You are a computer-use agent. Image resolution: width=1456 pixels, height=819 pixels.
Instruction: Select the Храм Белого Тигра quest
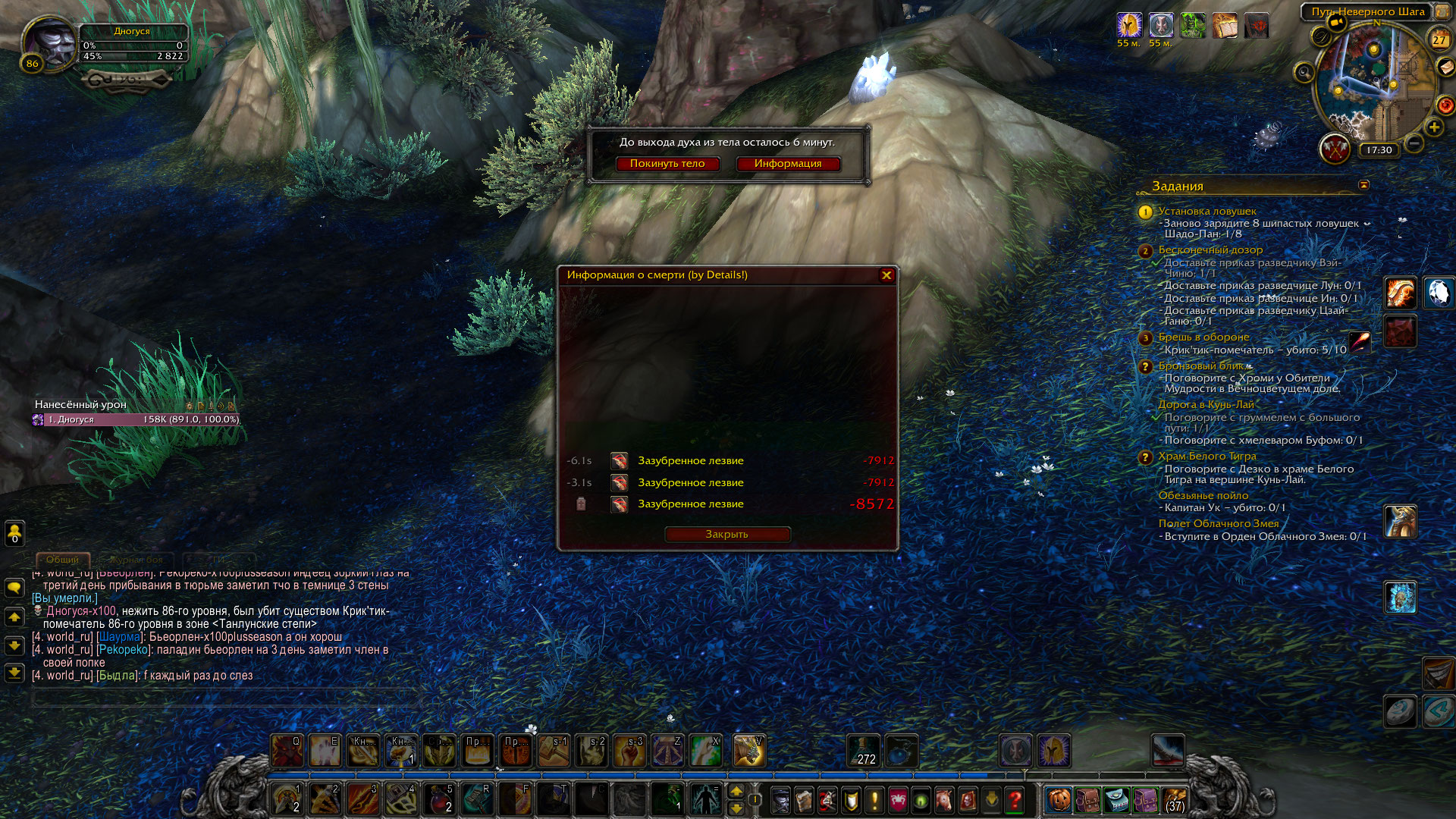click(x=1207, y=457)
